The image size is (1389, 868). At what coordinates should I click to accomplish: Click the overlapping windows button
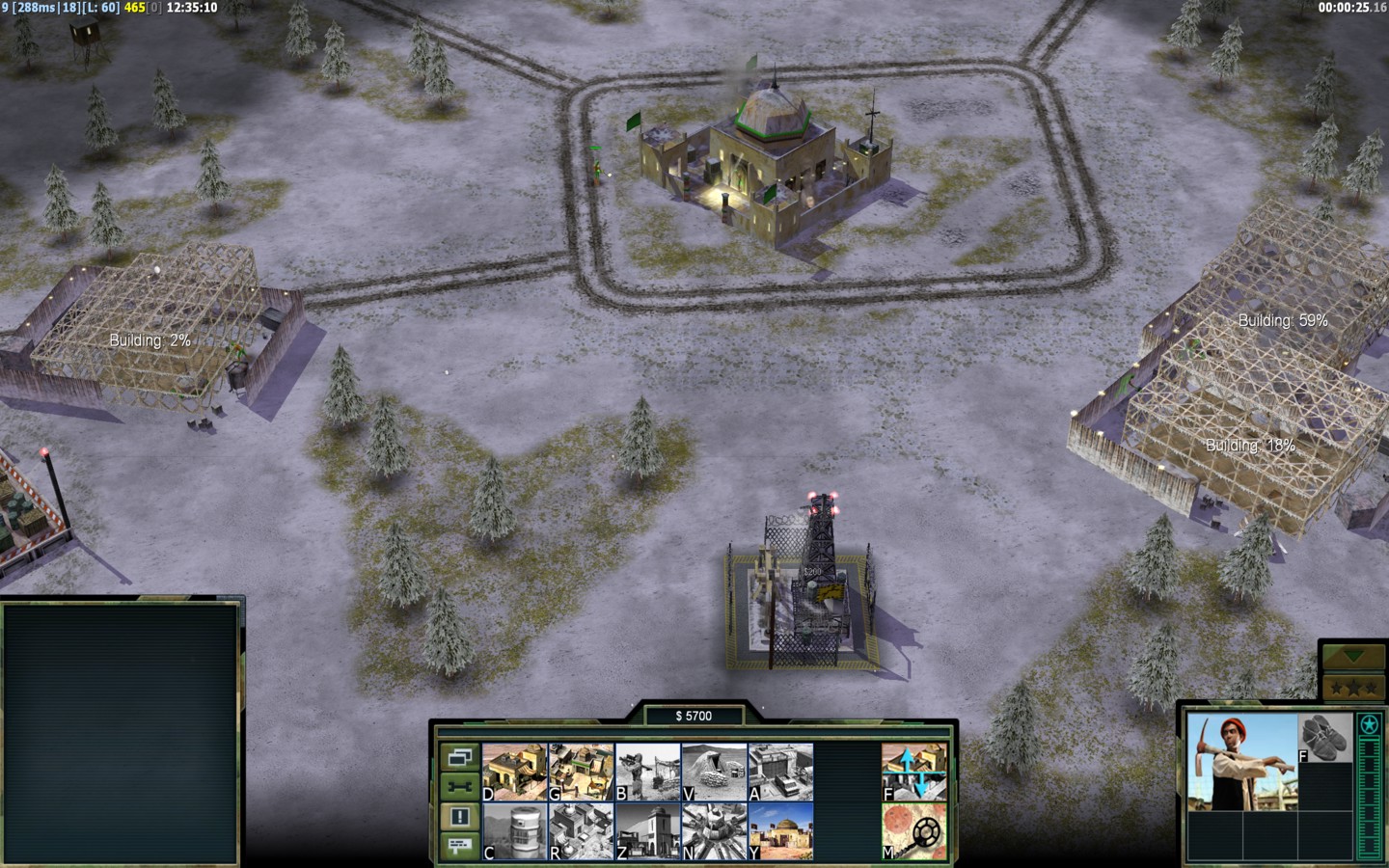pyautogui.click(x=459, y=757)
